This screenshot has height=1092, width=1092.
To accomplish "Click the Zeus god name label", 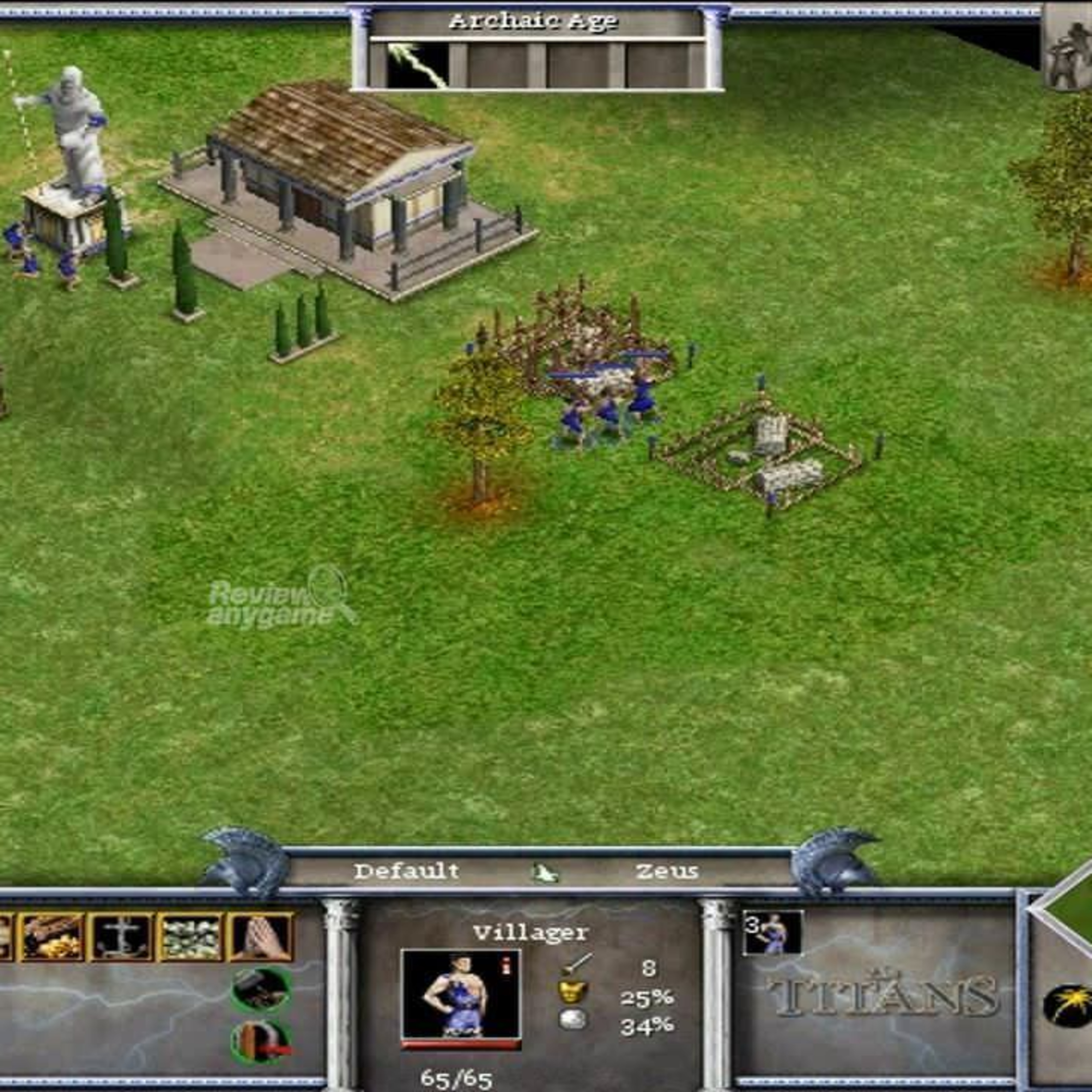I will [x=667, y=871].
